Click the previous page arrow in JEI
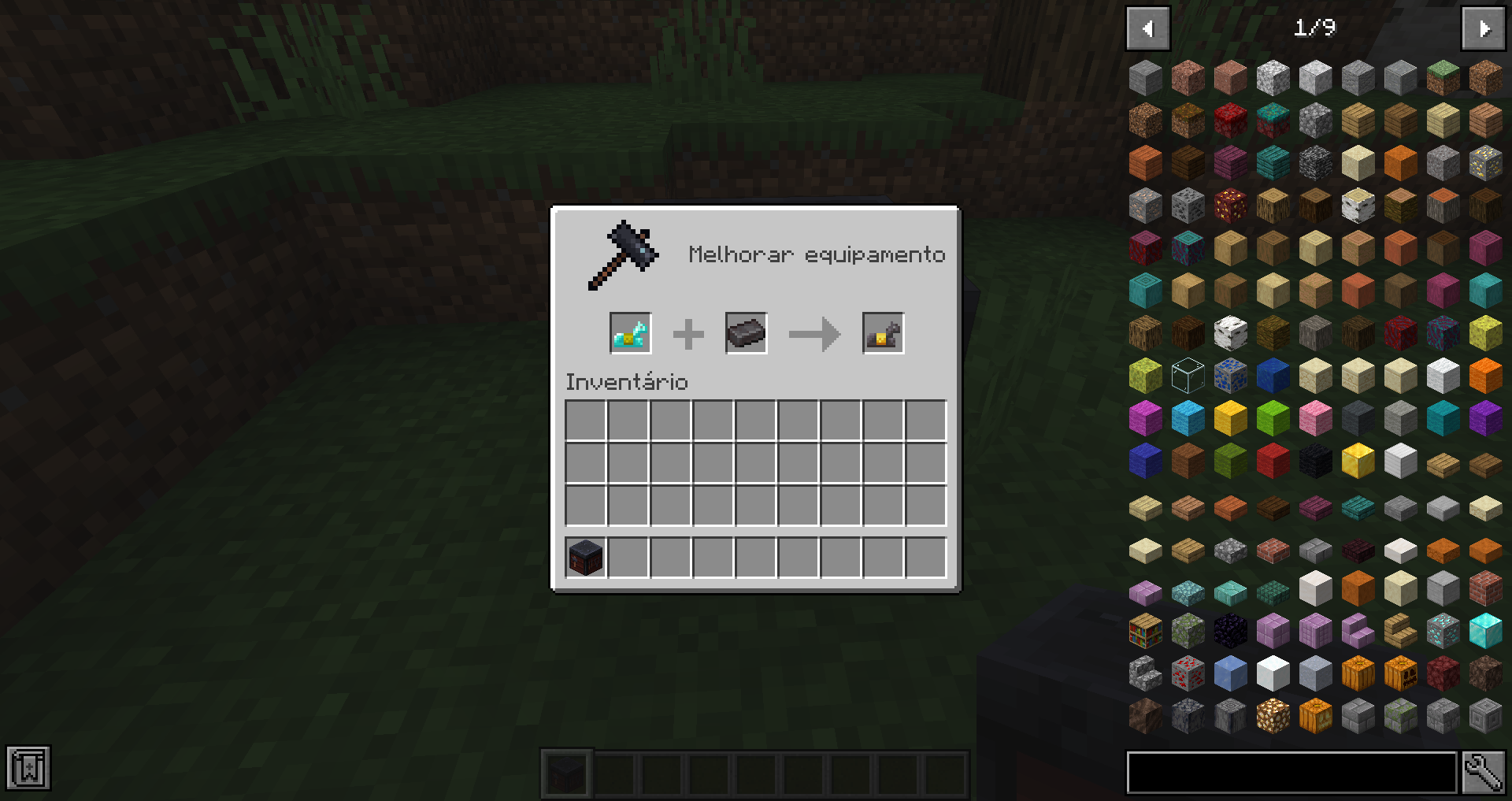Viewport: 1512px width, 801px height. coord(1147,28)
